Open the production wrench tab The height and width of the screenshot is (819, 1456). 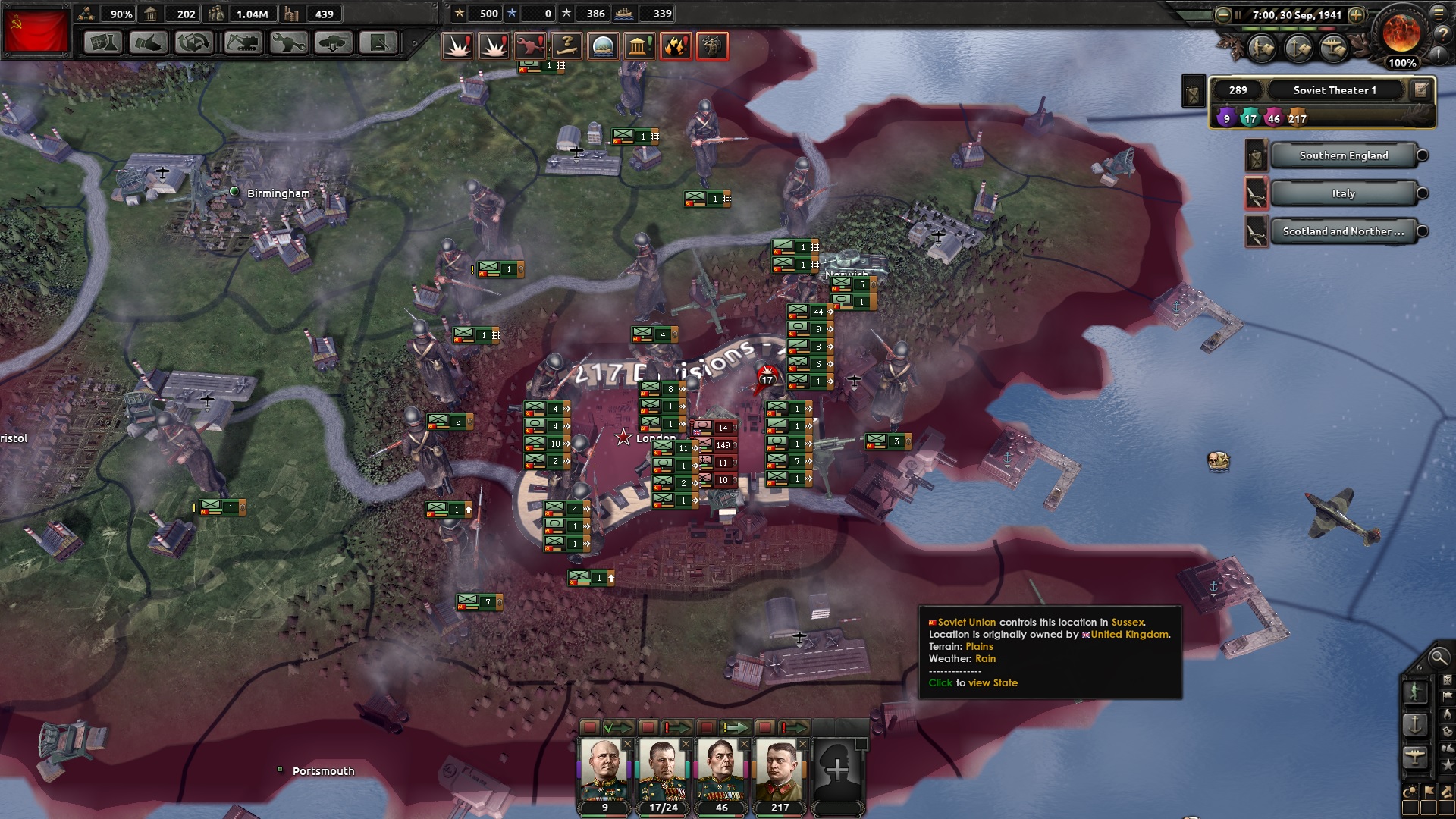click(287, 43)
